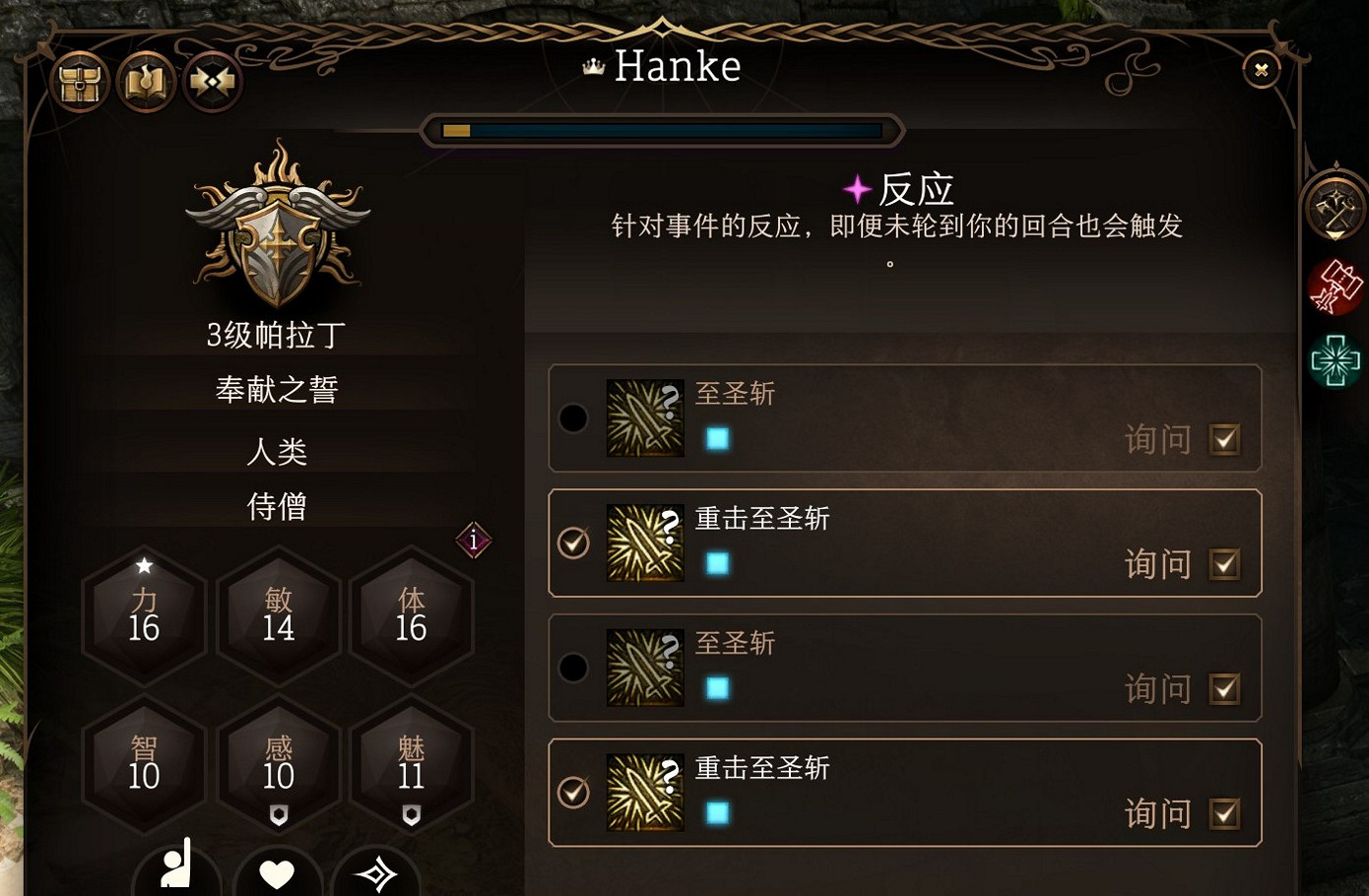This screenshot has height=896, width=1369.
Task: Enable the first 至圣斩 reaction toggle
Action: coord(572,417)
